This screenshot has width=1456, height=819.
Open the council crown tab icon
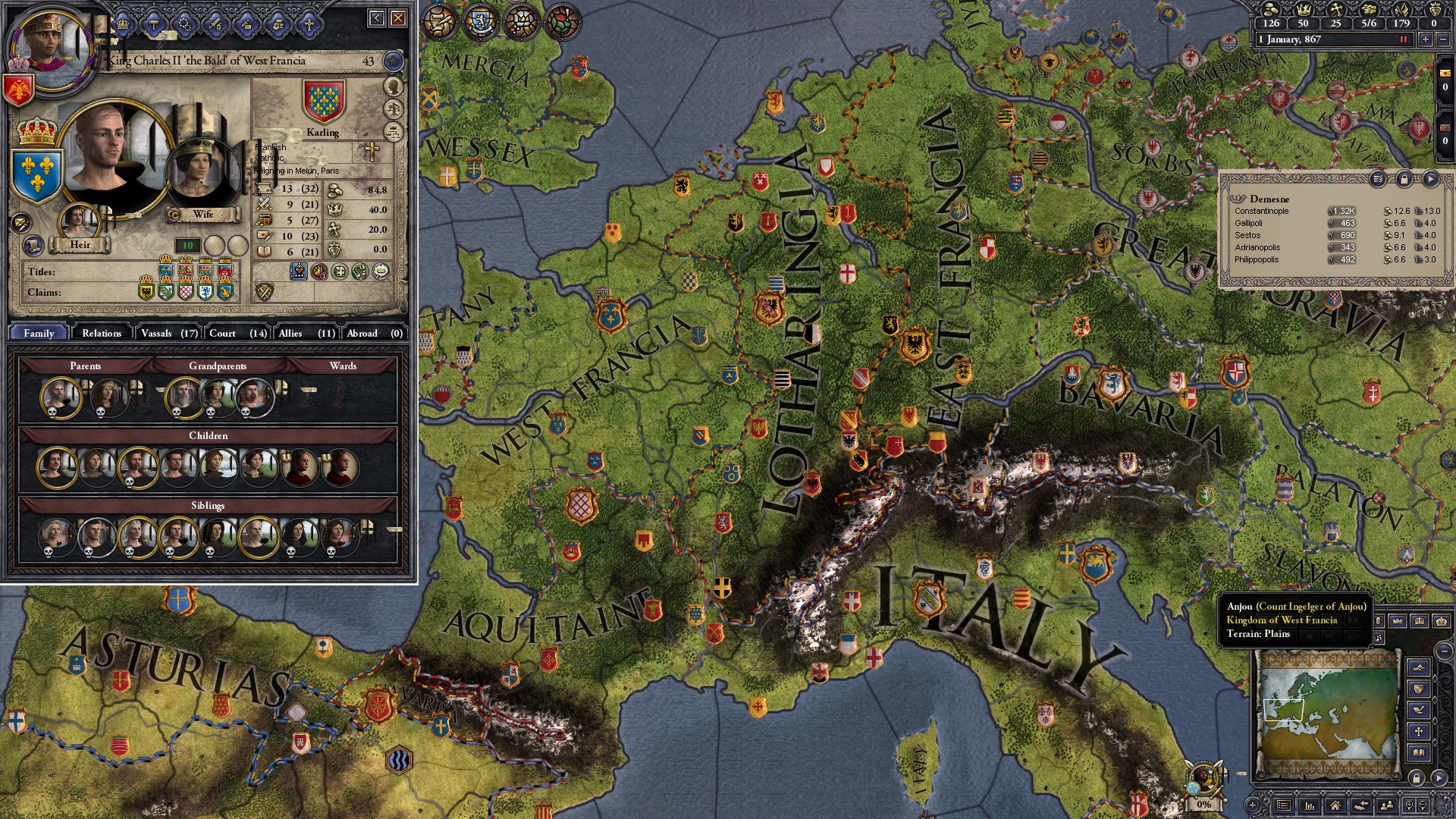click(124, 24)
